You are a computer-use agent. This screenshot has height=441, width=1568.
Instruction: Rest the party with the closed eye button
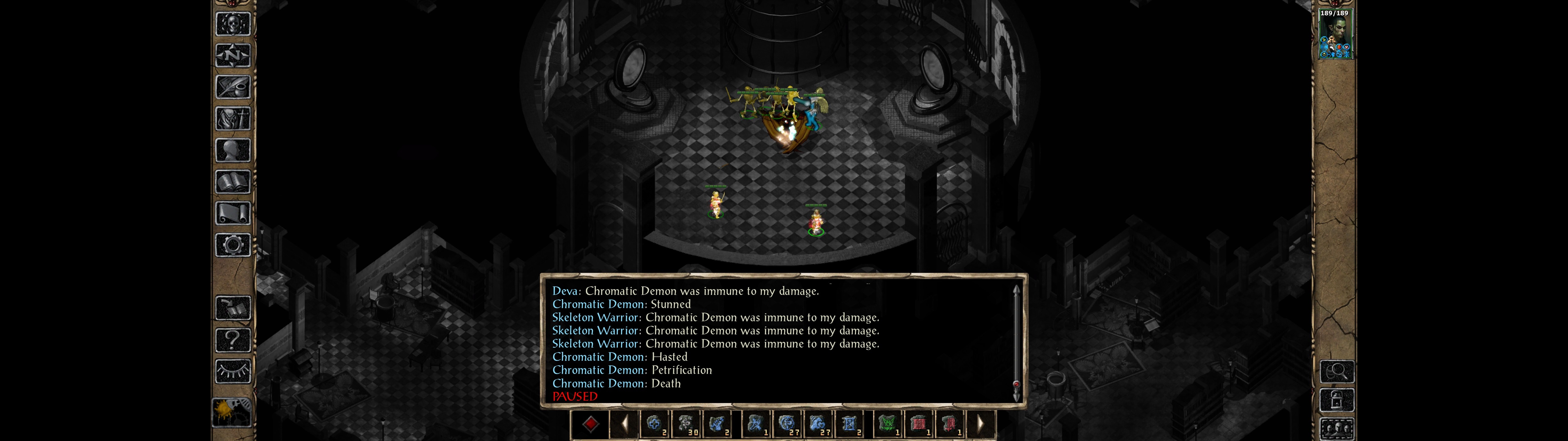point(232,371)
